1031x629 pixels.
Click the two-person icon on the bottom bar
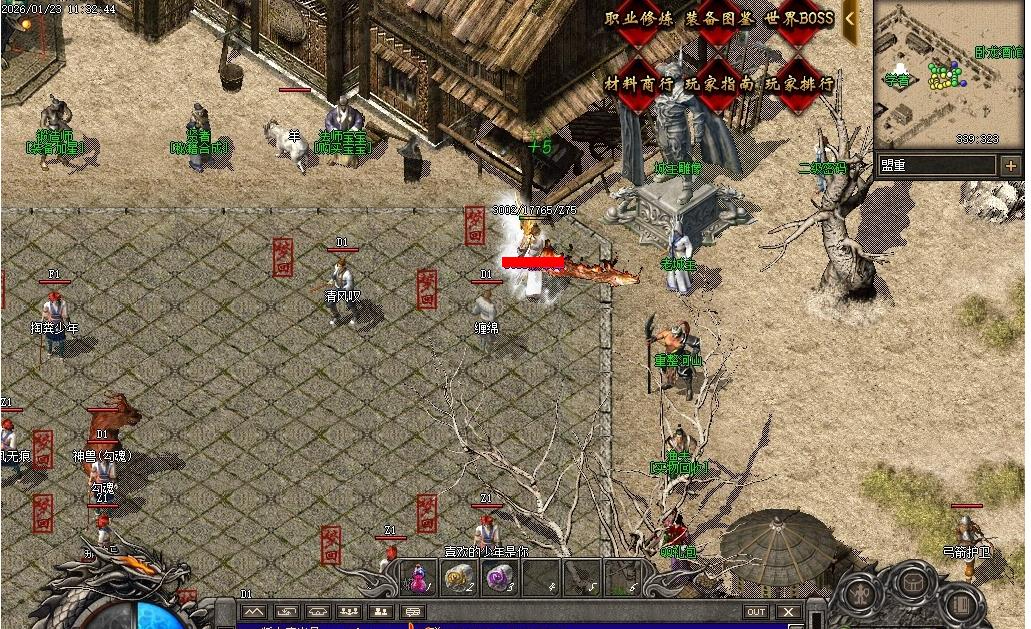(380, 612)
